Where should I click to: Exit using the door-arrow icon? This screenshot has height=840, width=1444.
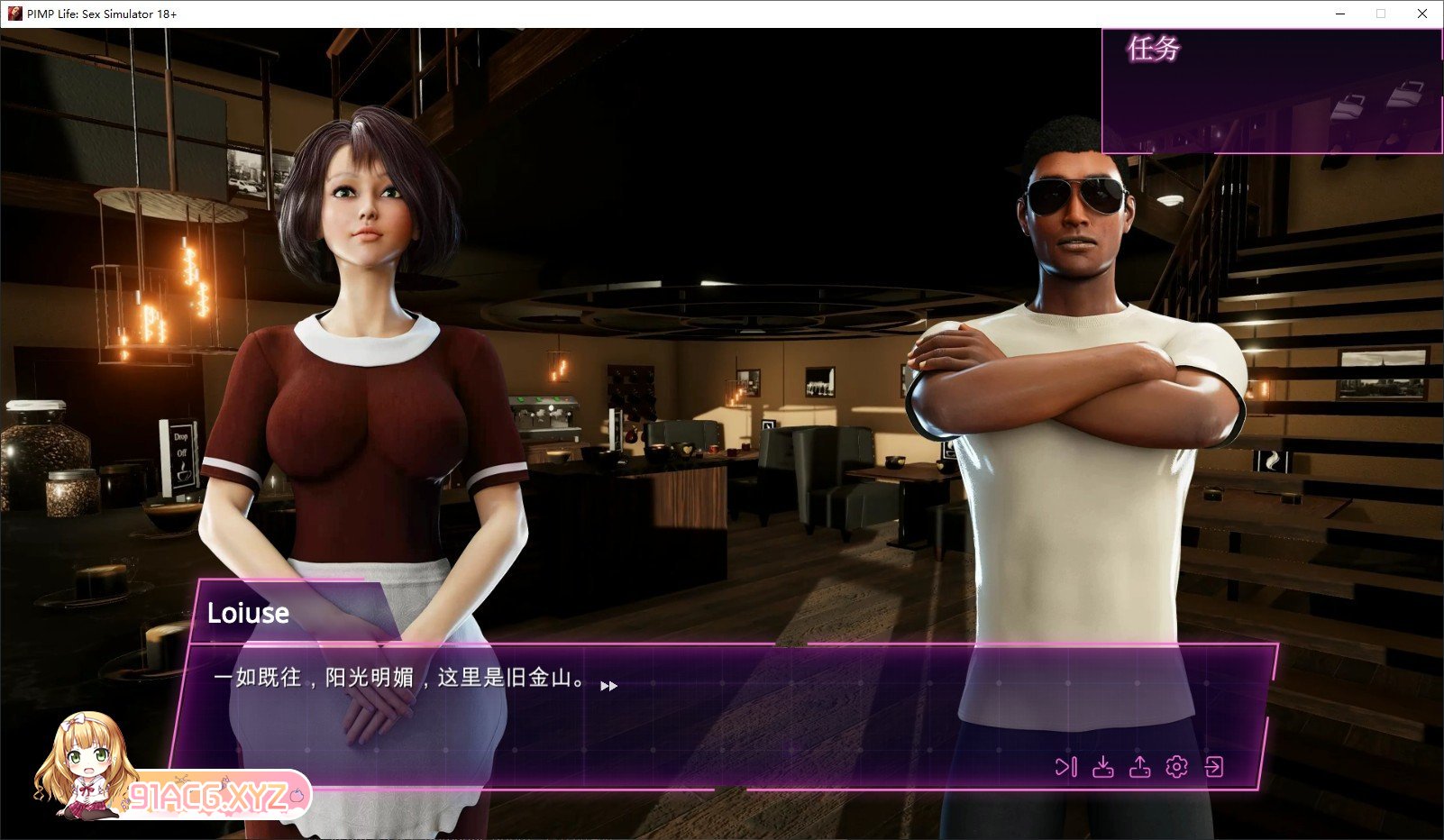[1214, 767]
